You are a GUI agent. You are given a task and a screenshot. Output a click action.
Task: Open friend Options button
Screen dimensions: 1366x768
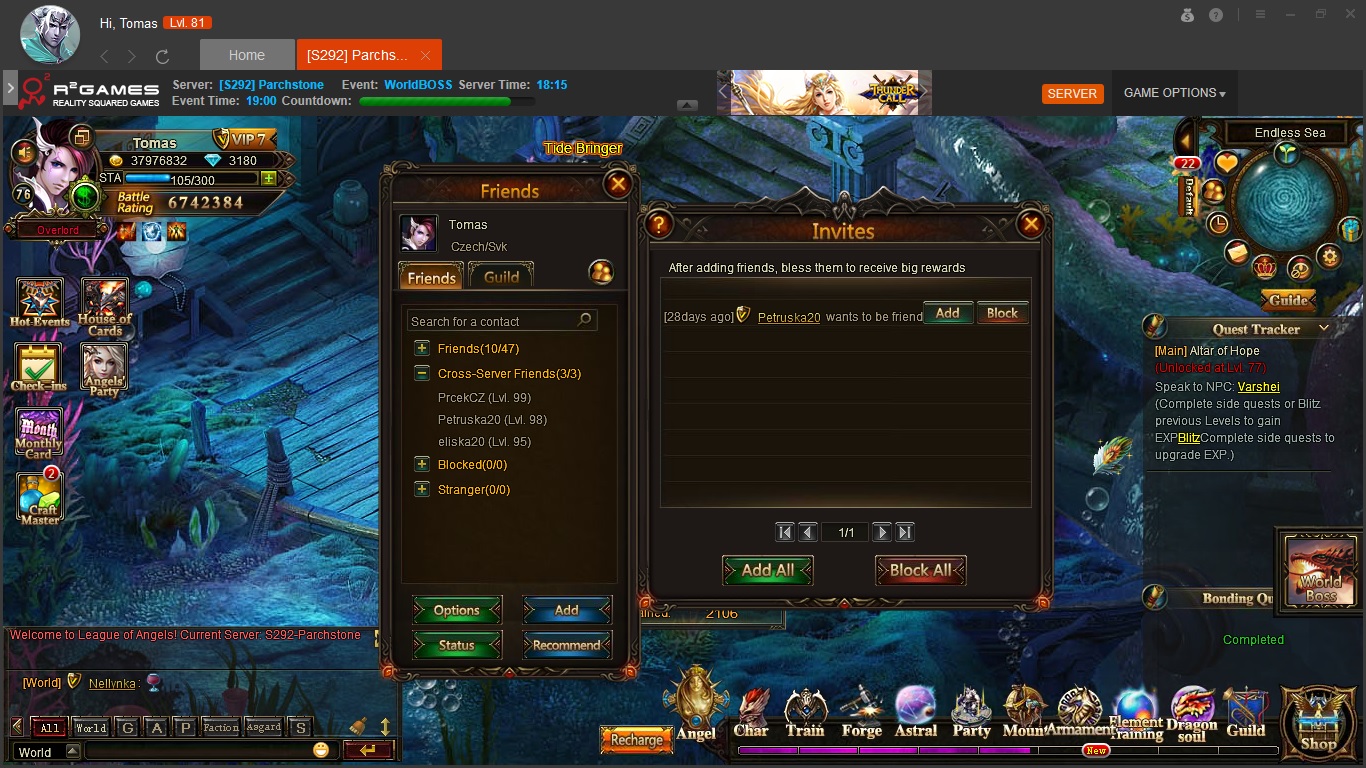457,610
